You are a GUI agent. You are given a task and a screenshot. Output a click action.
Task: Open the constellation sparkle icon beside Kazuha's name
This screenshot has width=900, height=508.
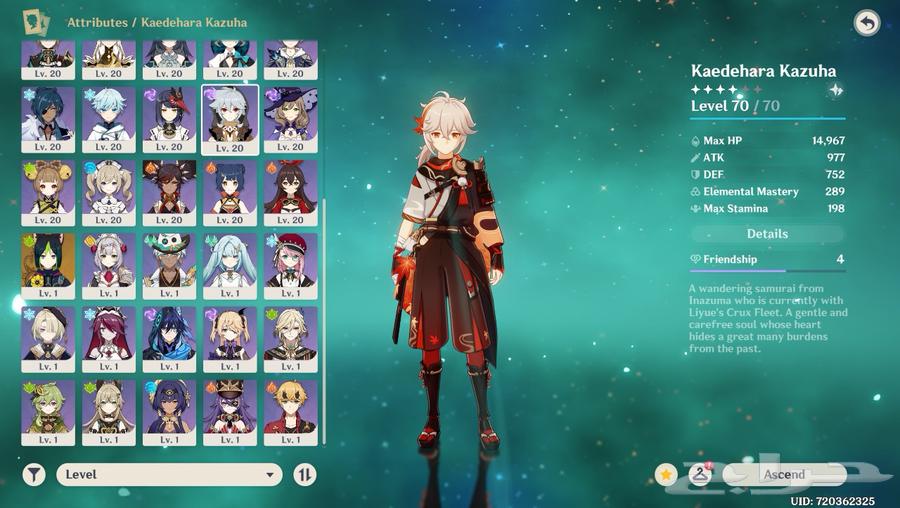[x=835, y=90]
